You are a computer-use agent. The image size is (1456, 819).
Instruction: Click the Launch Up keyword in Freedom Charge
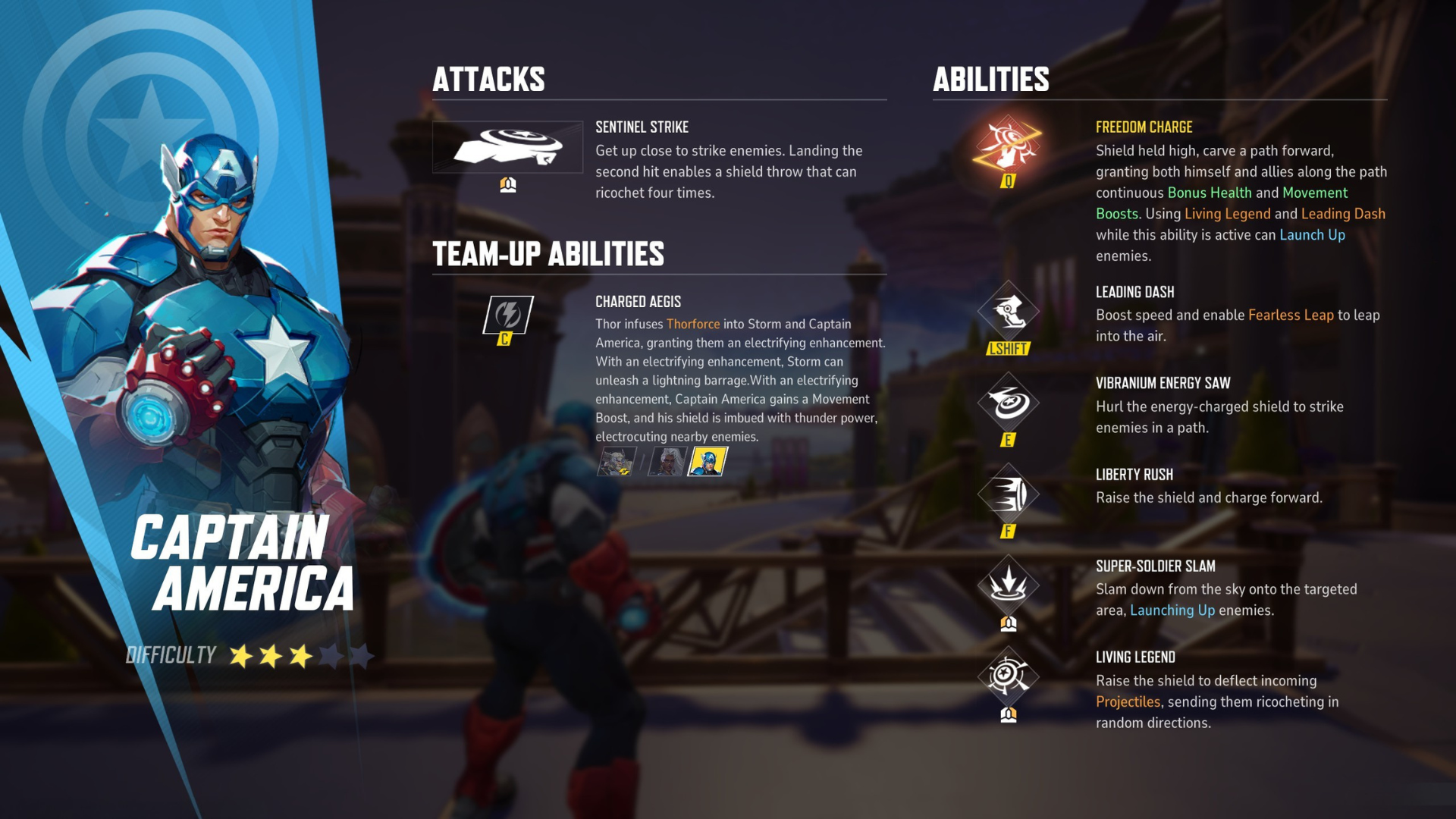(1312, 235)
